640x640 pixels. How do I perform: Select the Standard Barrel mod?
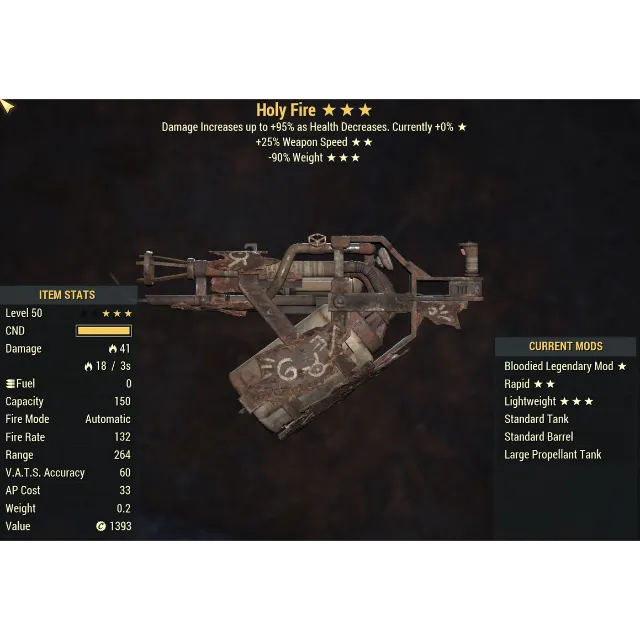[538, 437]
